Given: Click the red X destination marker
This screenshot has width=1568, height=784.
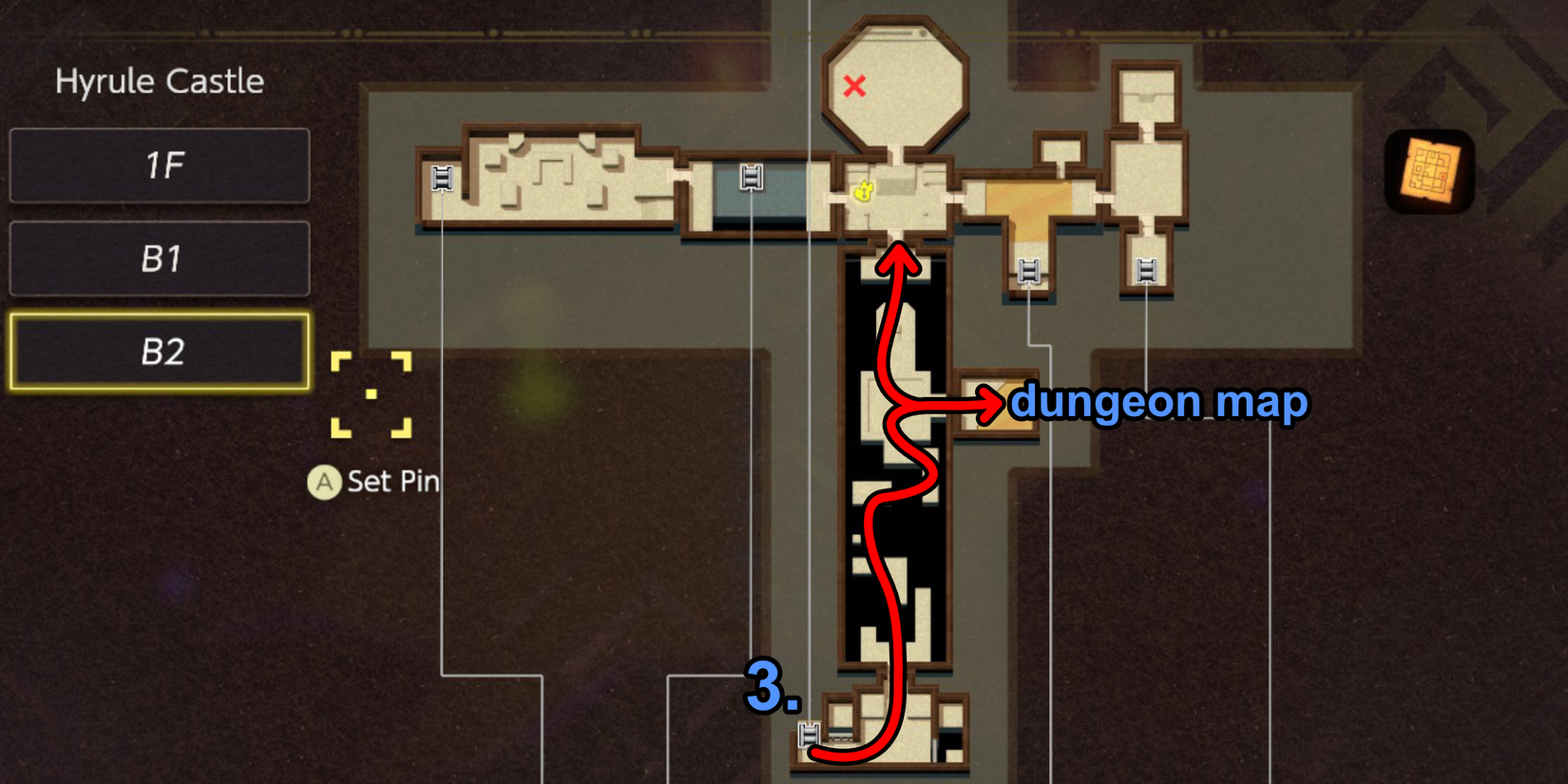Looking at the screenshot, I should point(853,87).
